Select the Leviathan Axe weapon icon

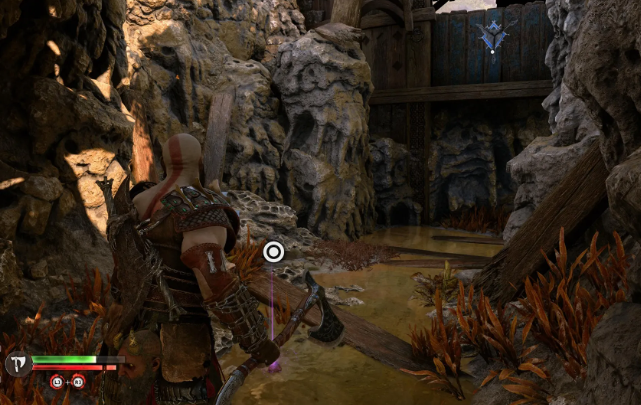17,363
